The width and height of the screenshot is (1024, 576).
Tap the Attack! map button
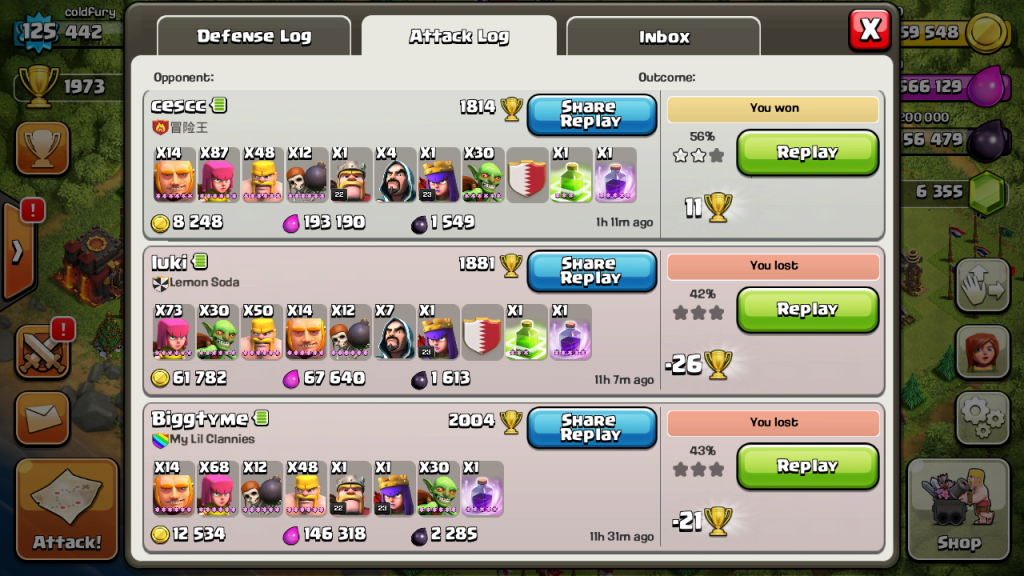pyautogui.click(x=67, y=510)
